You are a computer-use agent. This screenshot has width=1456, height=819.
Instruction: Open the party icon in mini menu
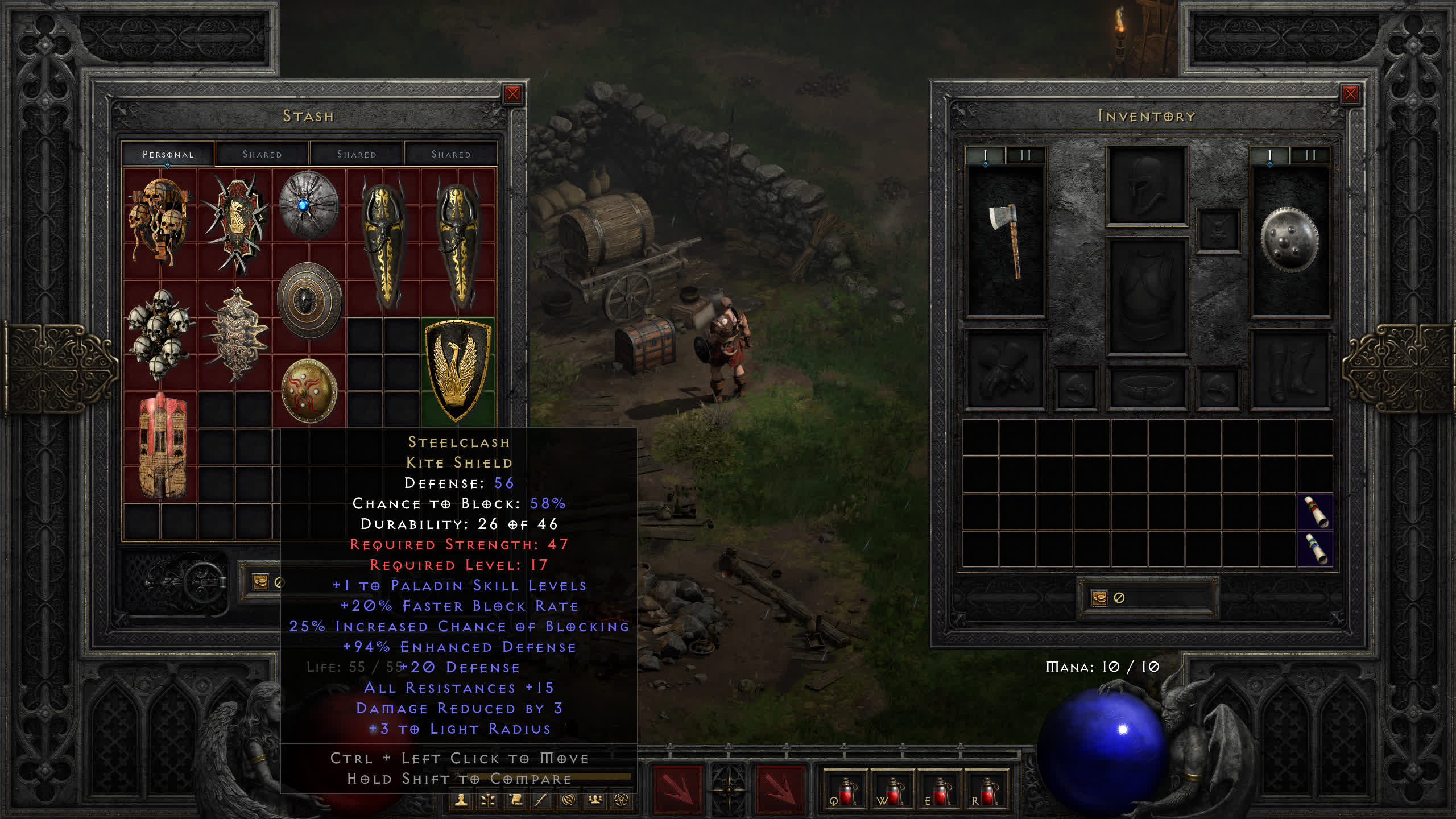click(x=595, y=800)
